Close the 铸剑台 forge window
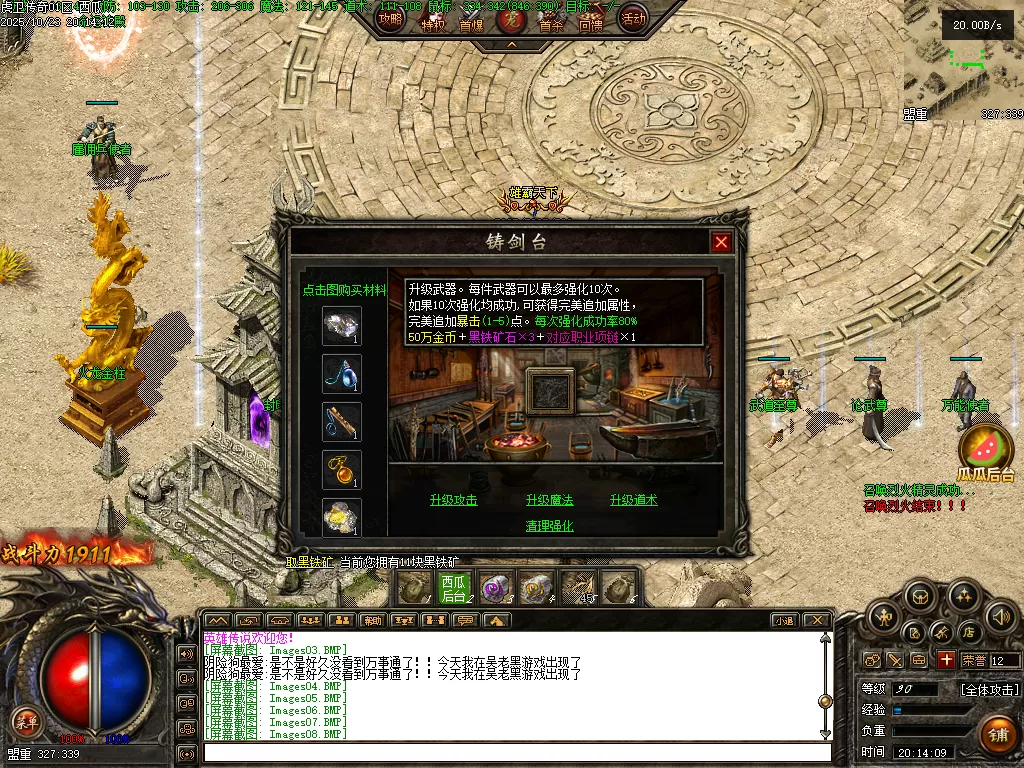1024x768 pixels. pos(721,242)
